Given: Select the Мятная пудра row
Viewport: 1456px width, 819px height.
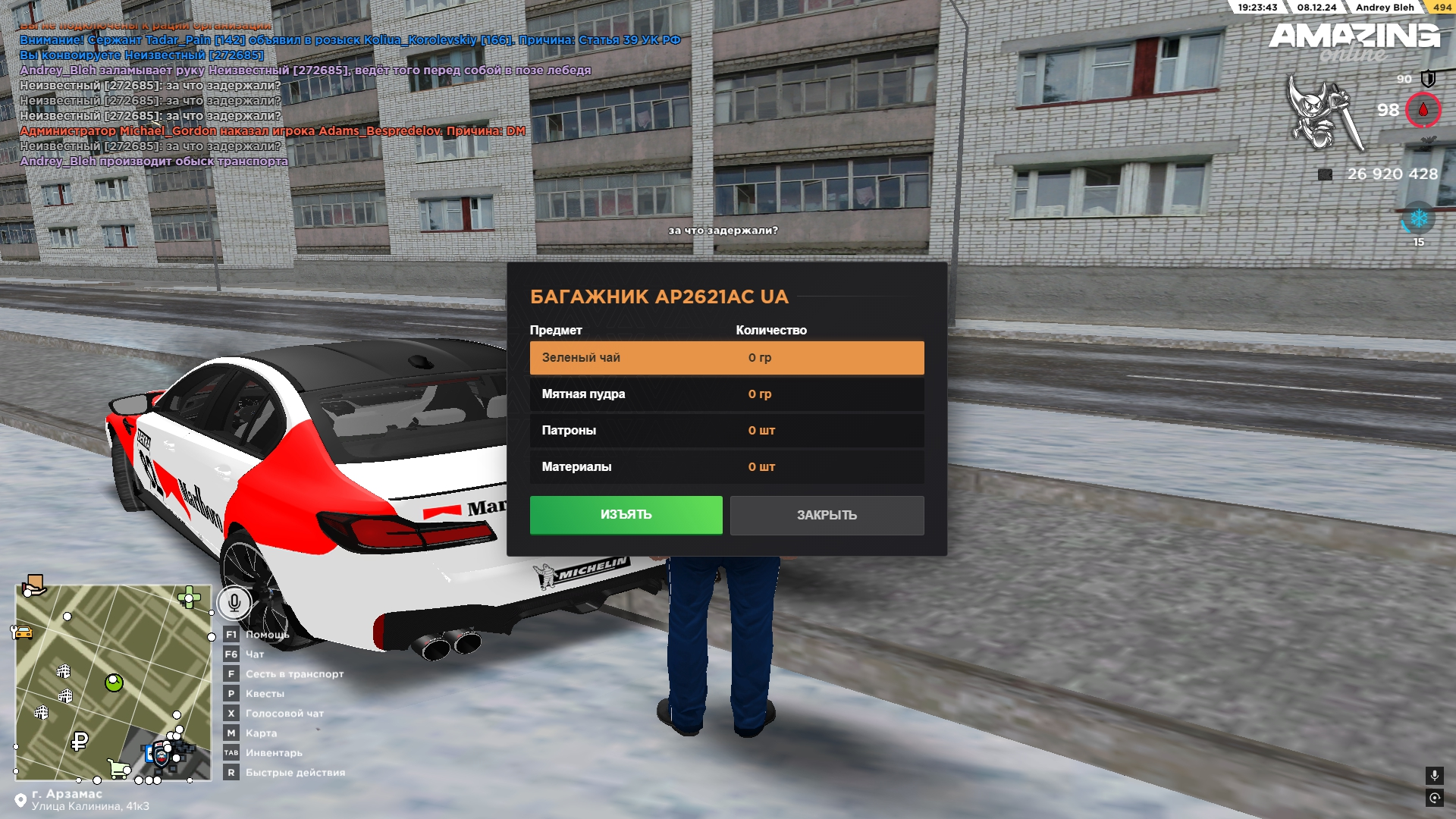Looking at the screenshot, I should pos(726,394).
